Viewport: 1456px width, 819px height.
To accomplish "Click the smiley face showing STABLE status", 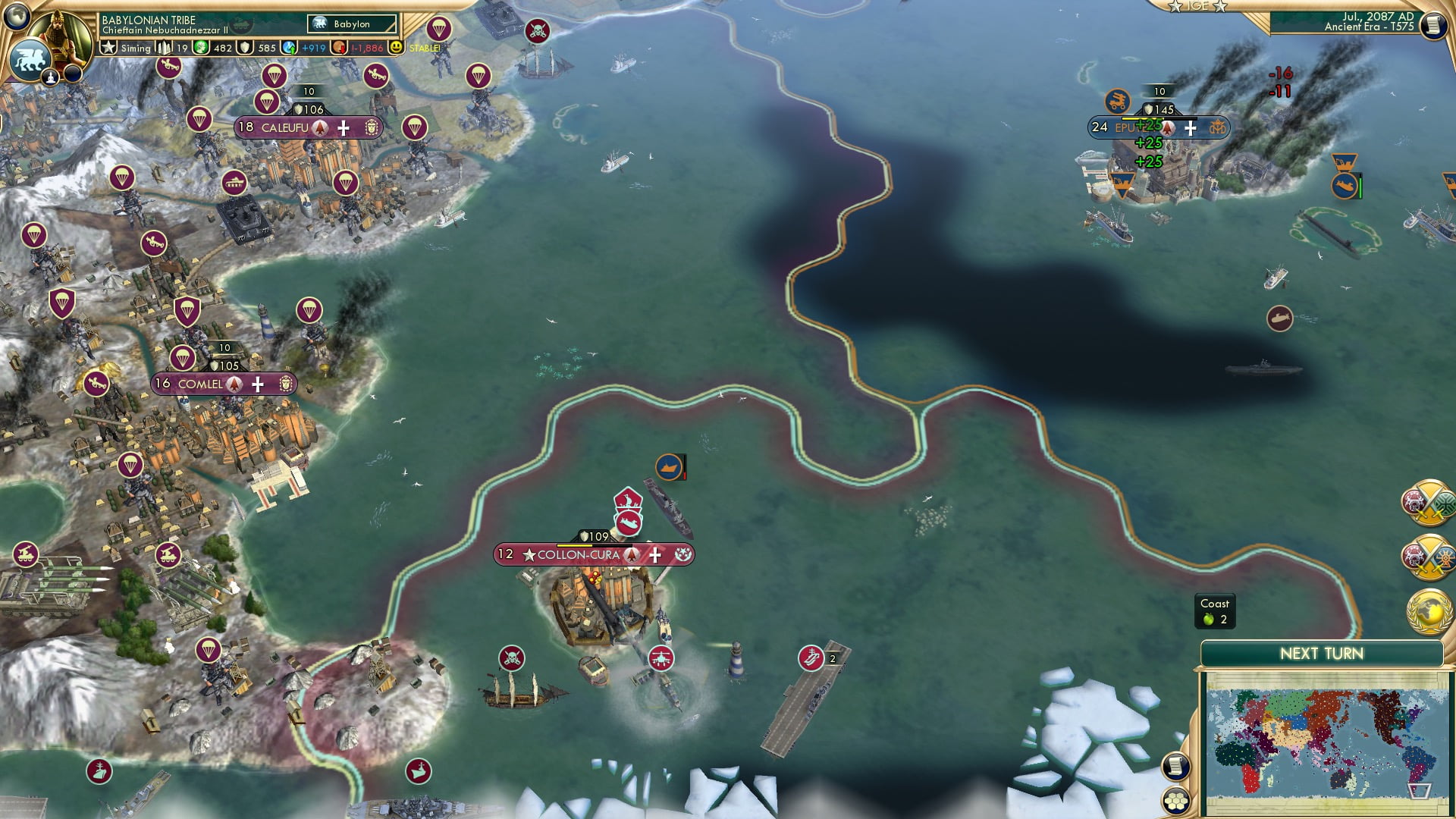I will click(395, 48).
